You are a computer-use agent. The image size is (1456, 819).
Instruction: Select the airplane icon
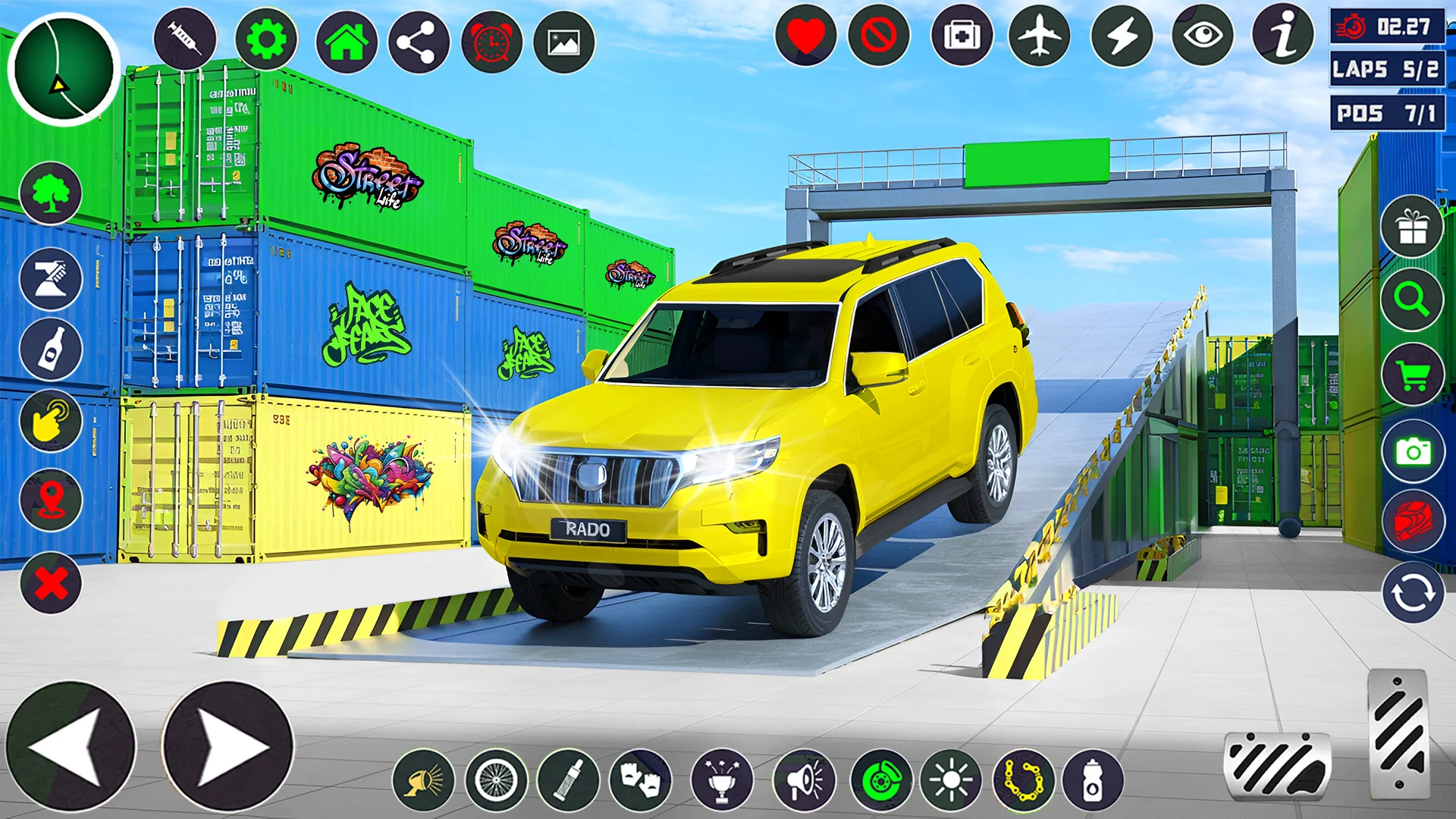(1039, 36)
